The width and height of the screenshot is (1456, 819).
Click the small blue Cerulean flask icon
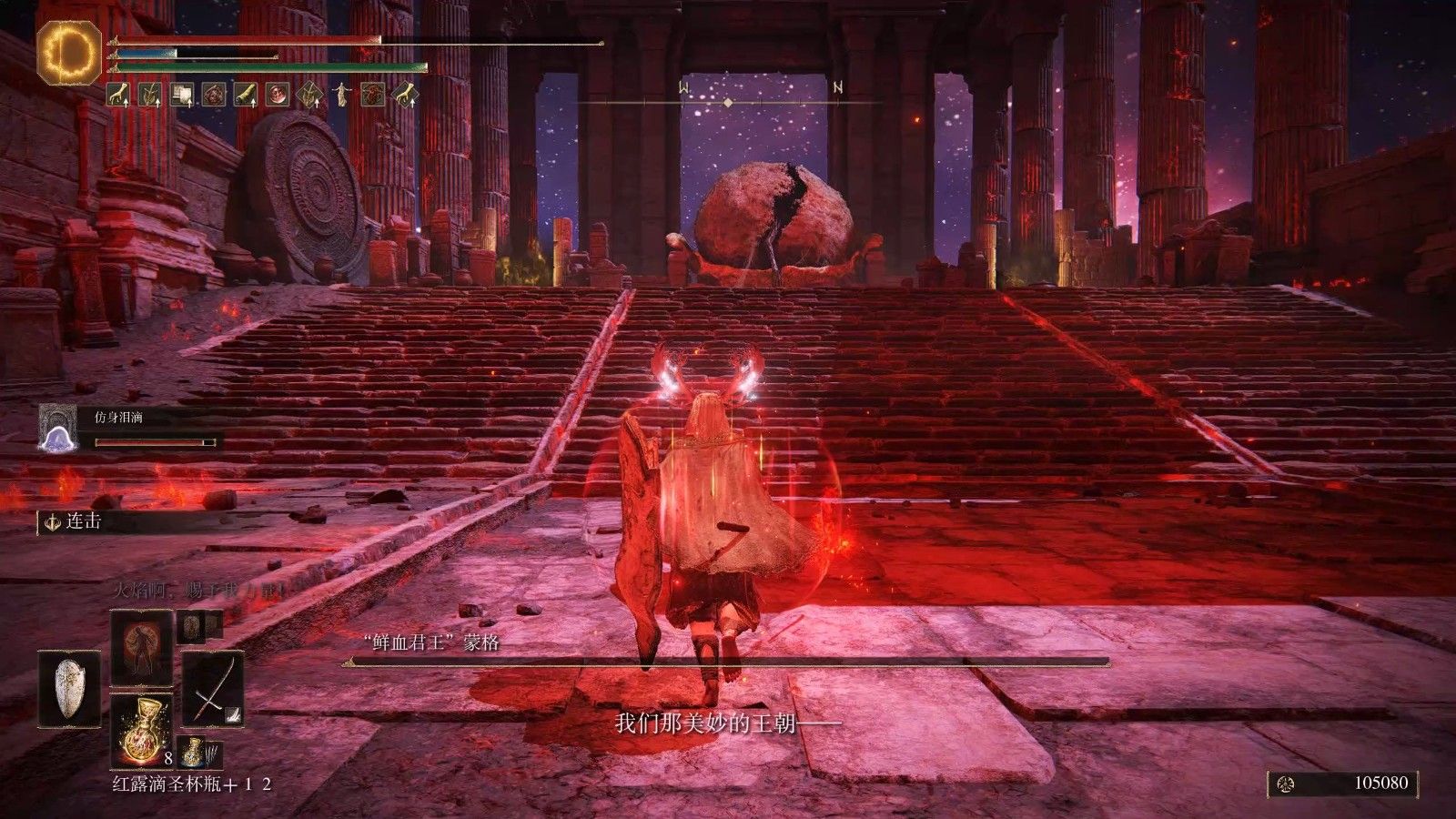click(x=192, y=751)
